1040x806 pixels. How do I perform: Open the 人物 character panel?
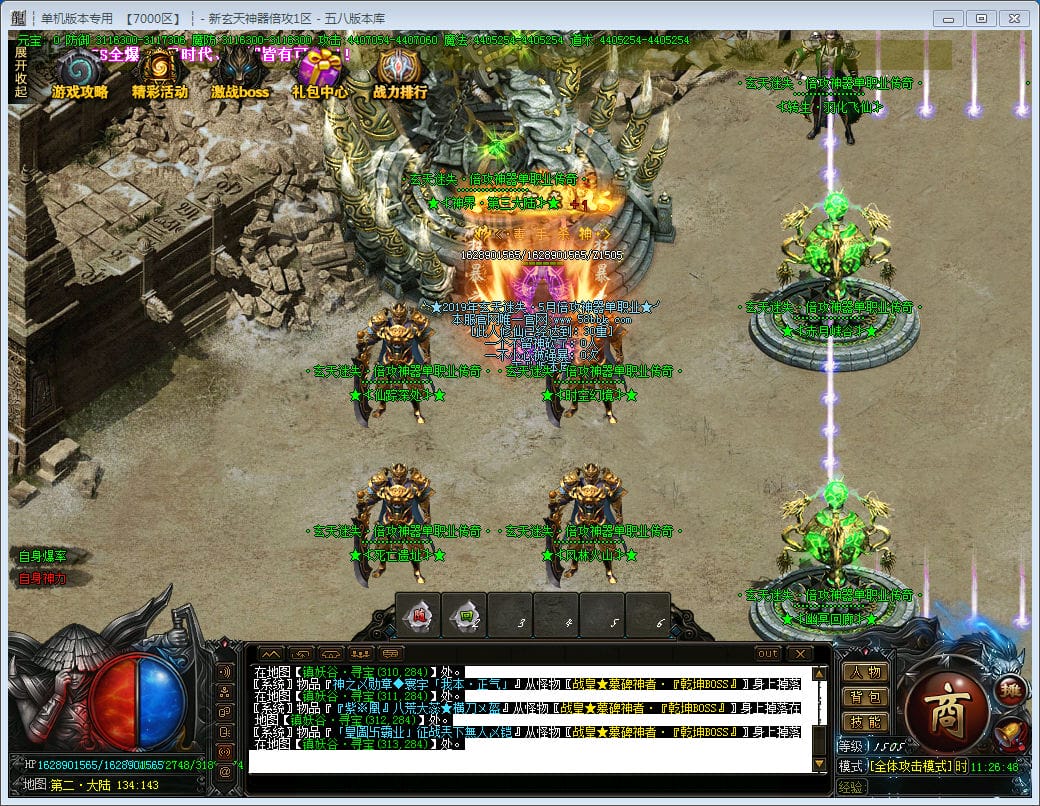point(866,672)
